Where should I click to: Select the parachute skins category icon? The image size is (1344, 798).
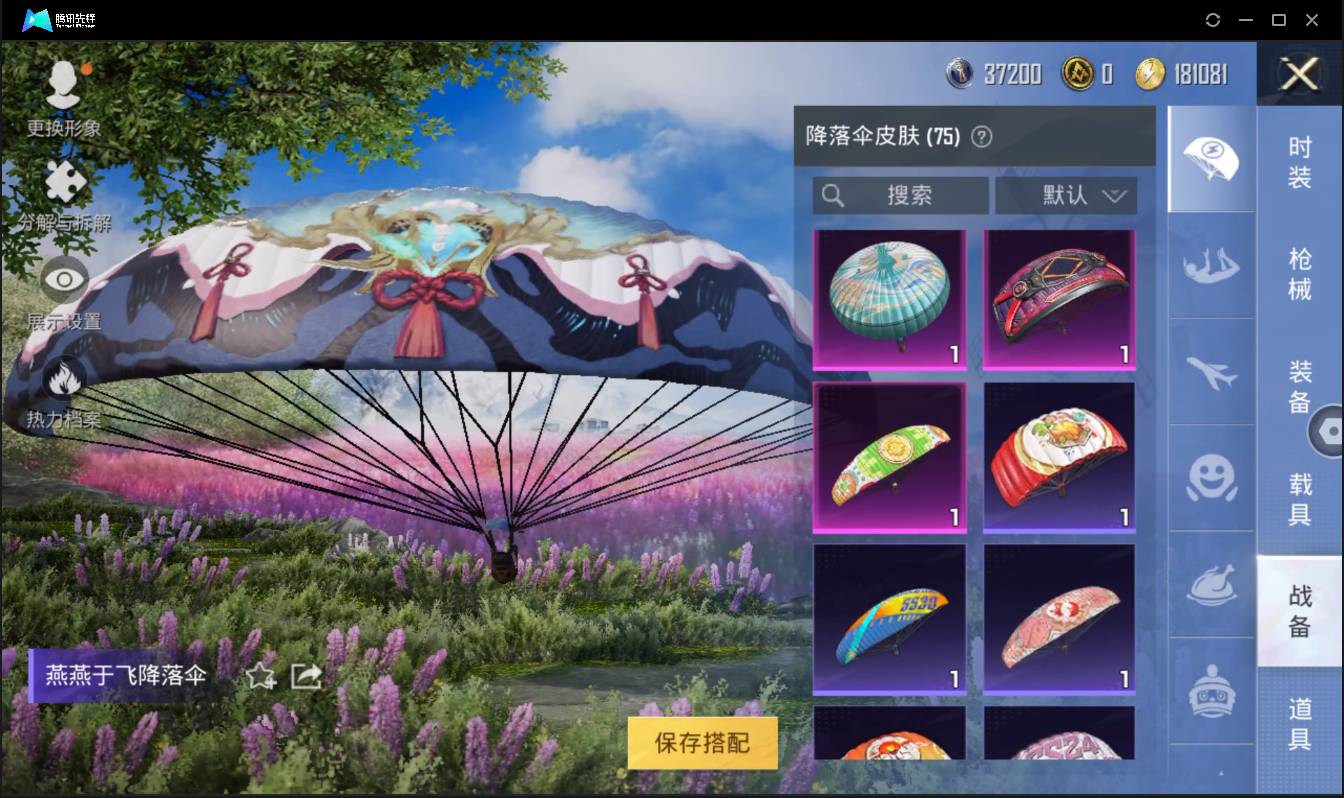pos(1210,160)
